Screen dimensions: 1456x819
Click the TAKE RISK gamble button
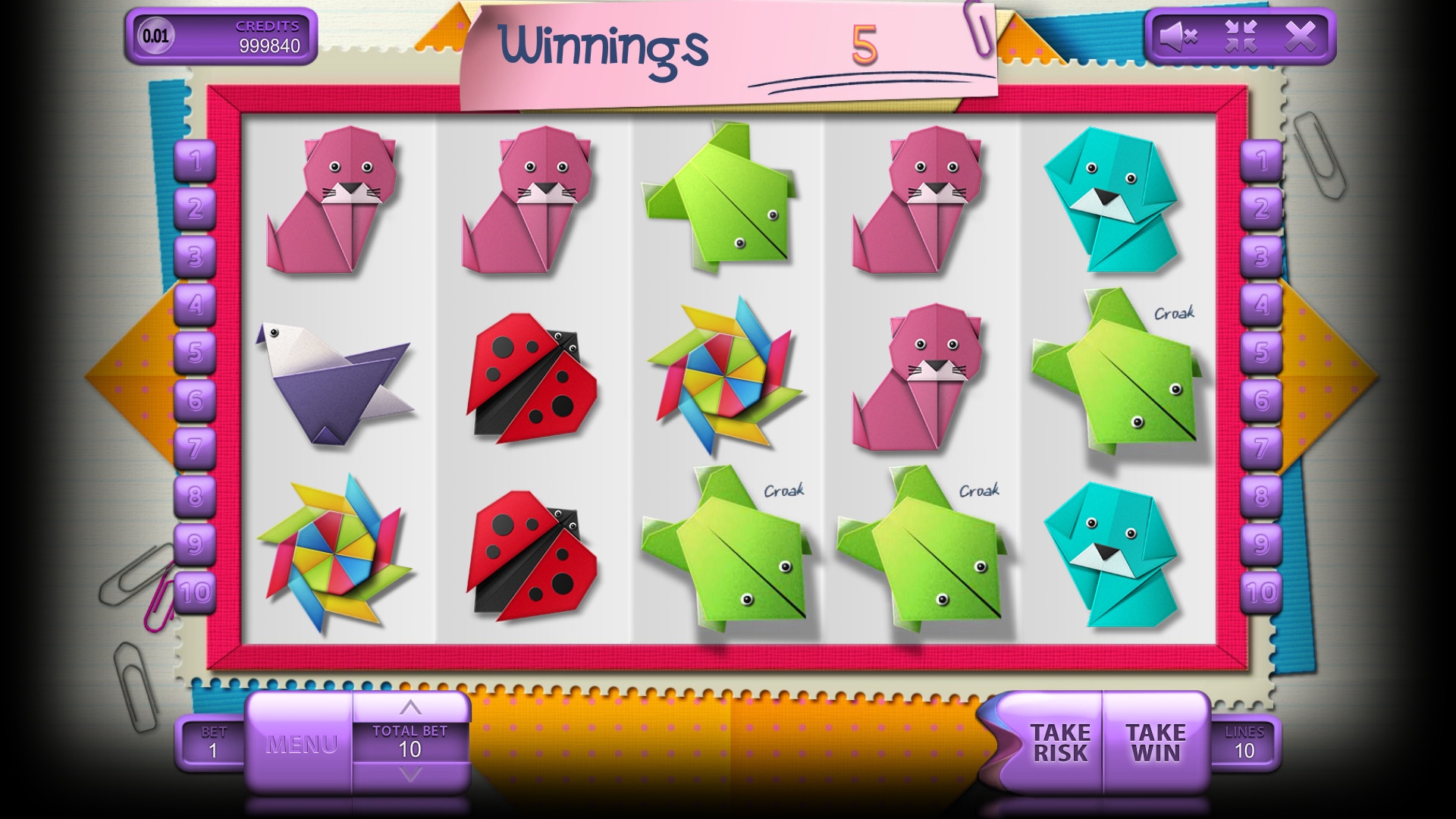pos(1059,743)
